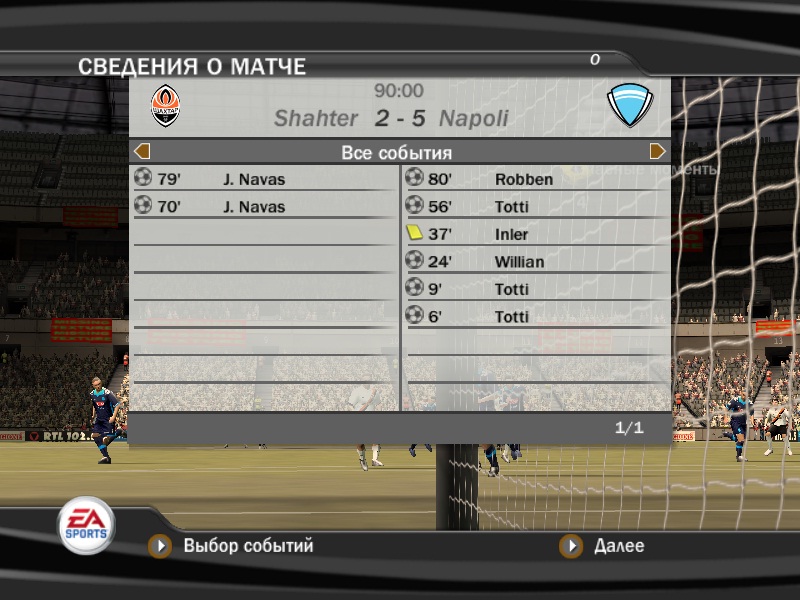Select Inler 37' yellow card event
The image size is (800, 600).
[x=536, y=234]
